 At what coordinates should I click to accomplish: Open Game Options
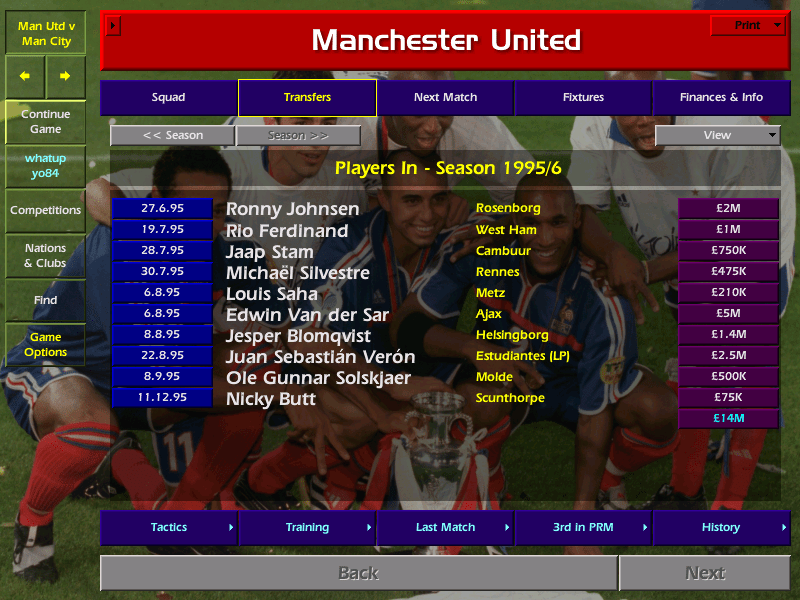45,345
